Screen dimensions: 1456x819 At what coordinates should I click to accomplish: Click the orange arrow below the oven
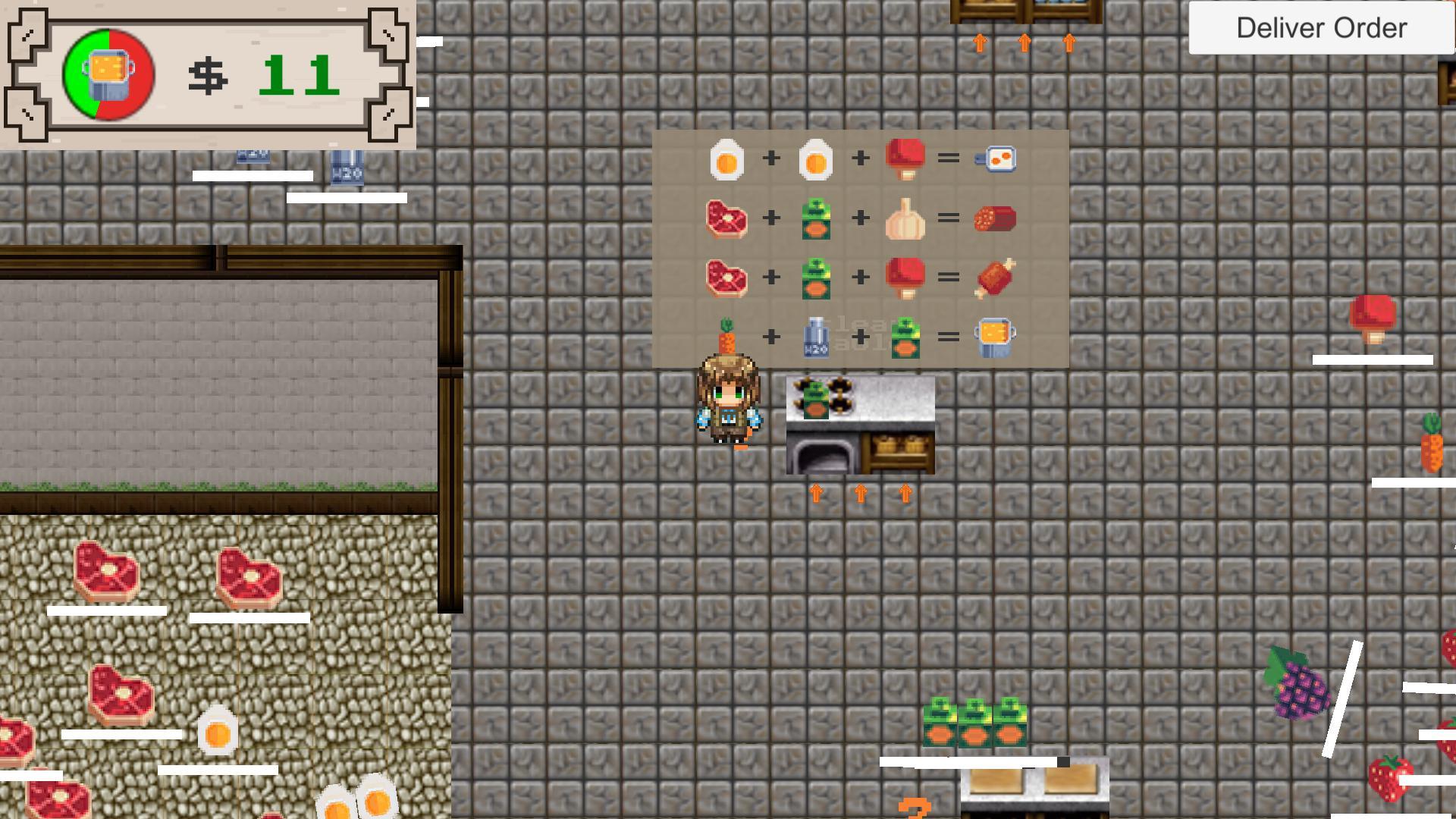point(861,493)
